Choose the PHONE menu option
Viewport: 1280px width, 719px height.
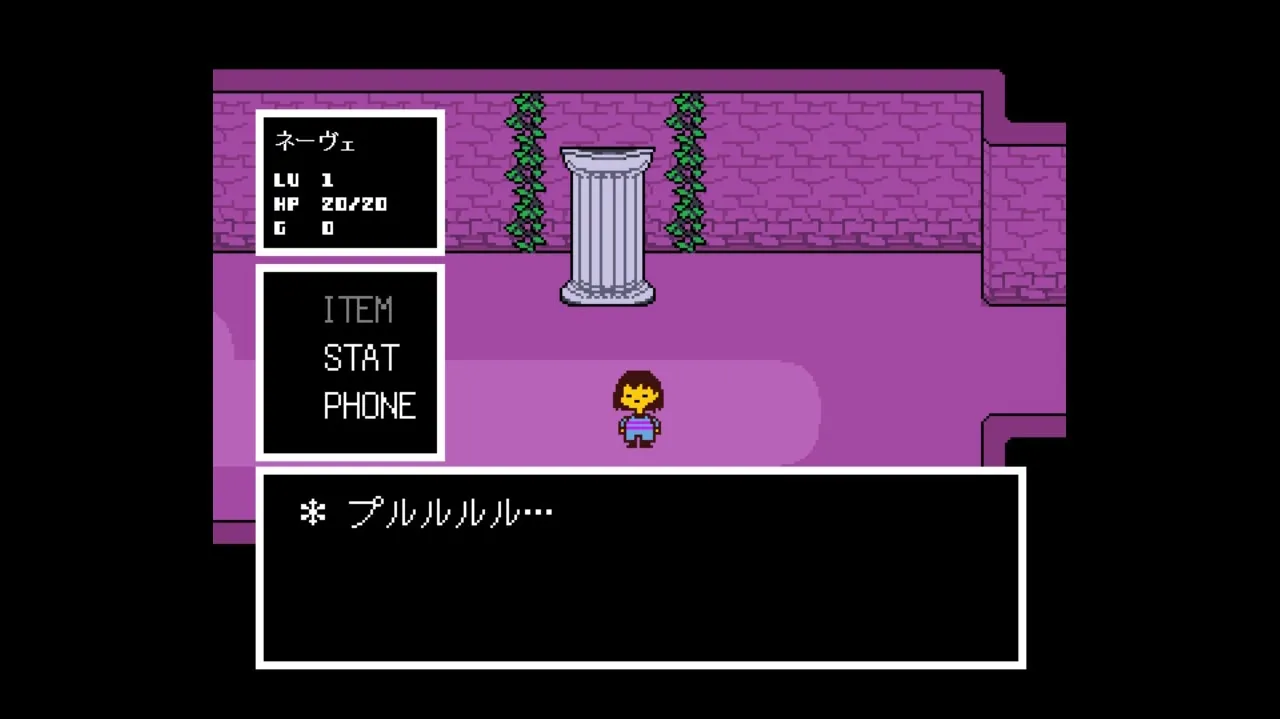[x=369, y=406]
